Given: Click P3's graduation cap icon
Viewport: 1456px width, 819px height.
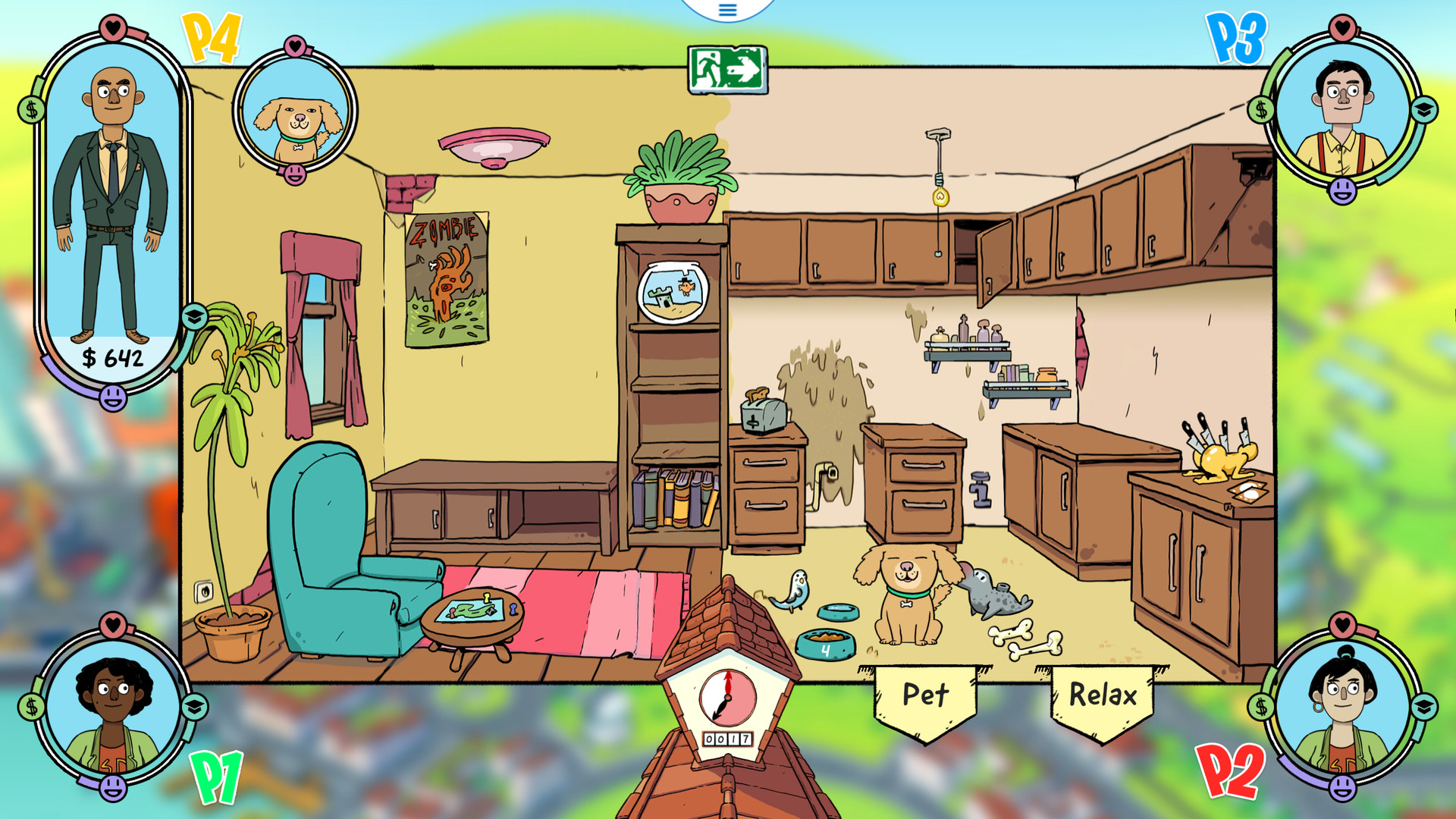Looking at the screenshot, I should (x=1423, y=108).
